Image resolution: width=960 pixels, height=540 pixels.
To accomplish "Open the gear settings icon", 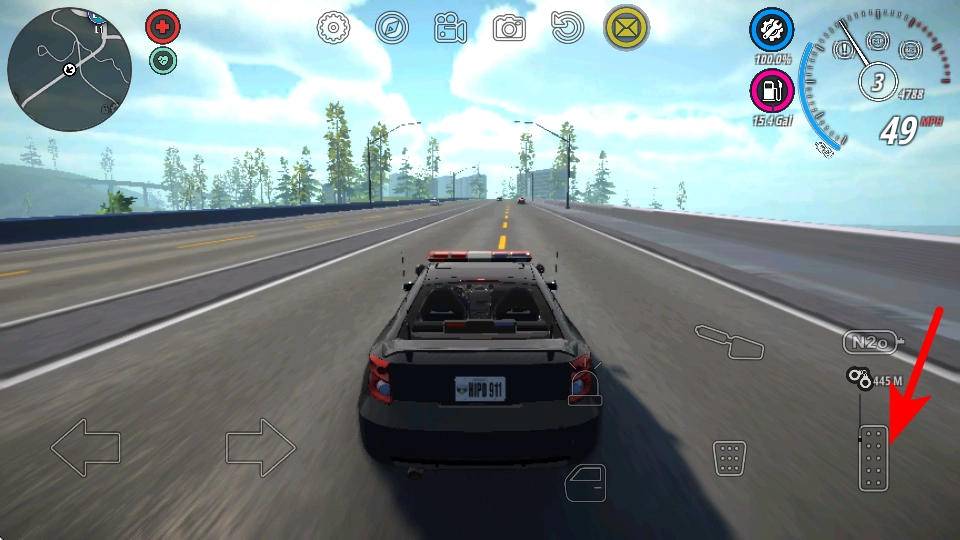I will coord(333,28).
